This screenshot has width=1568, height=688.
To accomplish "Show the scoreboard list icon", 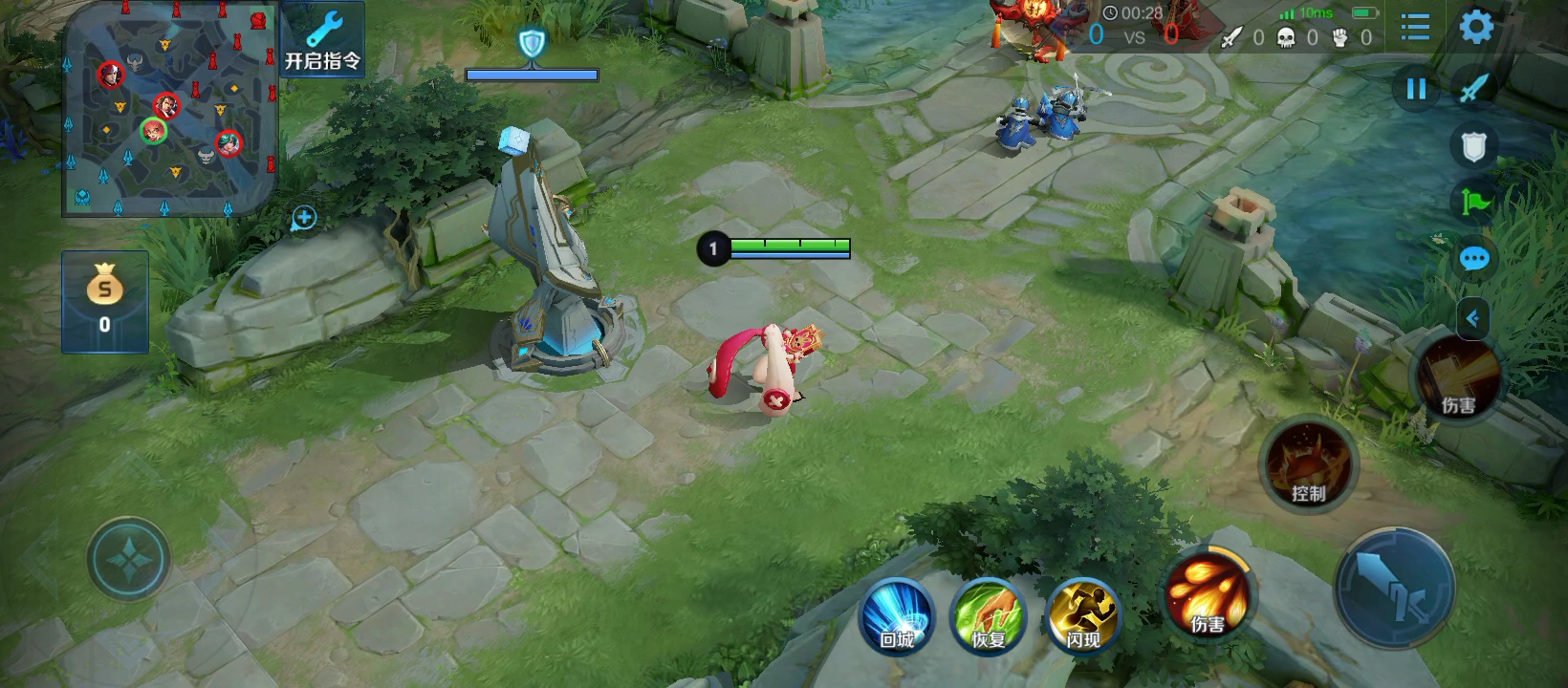I will coord(1415,28).
